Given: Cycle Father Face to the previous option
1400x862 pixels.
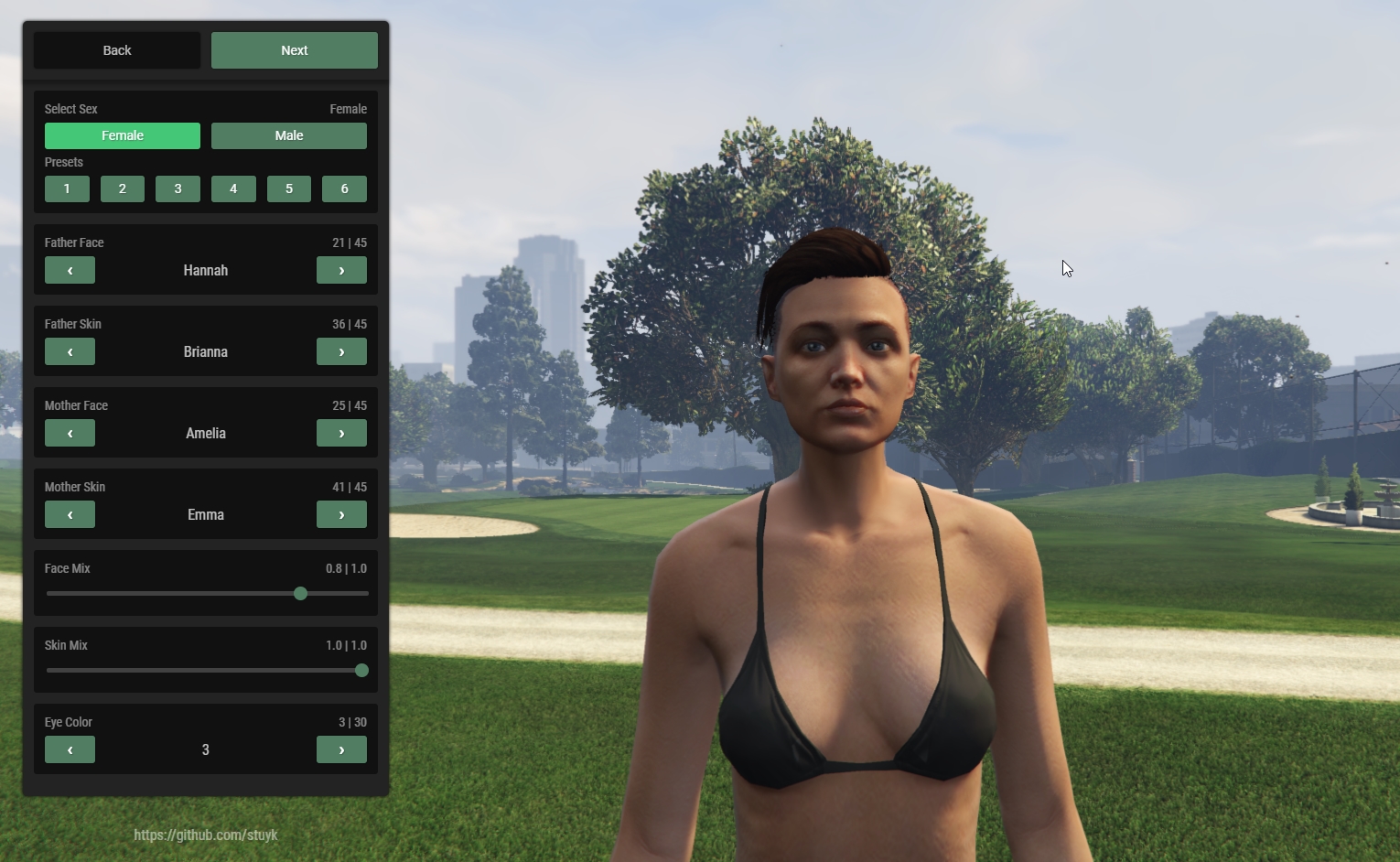Looking at the screenshot, I should [70, 270].
